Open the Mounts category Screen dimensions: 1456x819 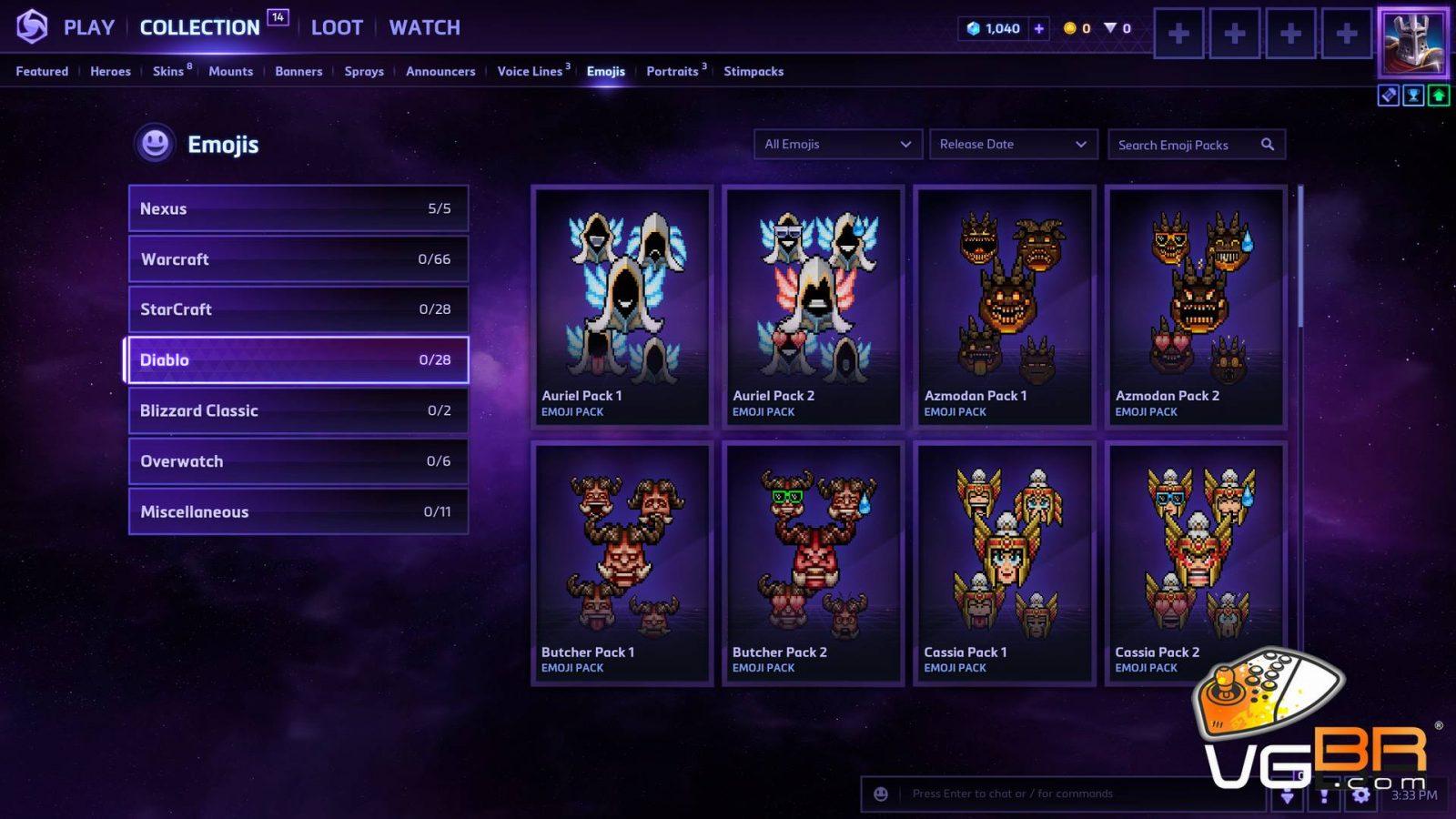pyautogui.click(x=230, y=71)
